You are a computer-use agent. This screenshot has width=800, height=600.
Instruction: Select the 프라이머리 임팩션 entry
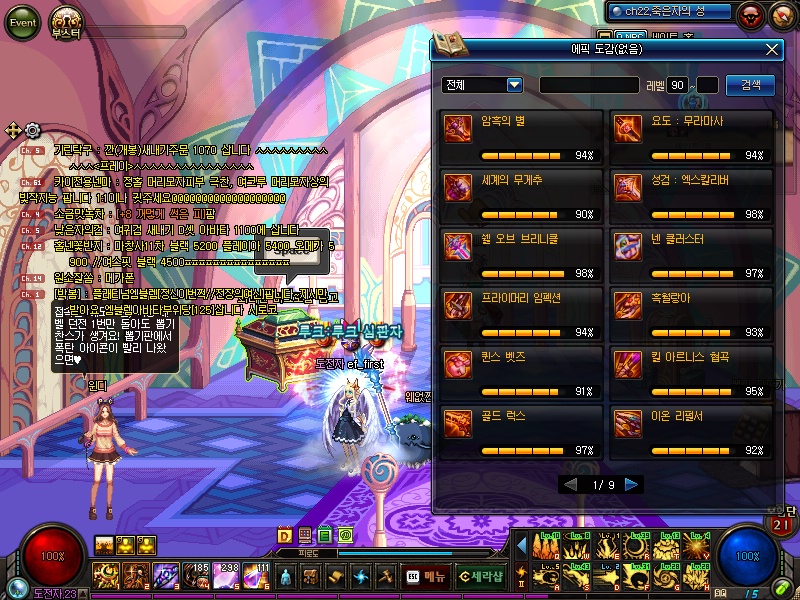[521, 314]
